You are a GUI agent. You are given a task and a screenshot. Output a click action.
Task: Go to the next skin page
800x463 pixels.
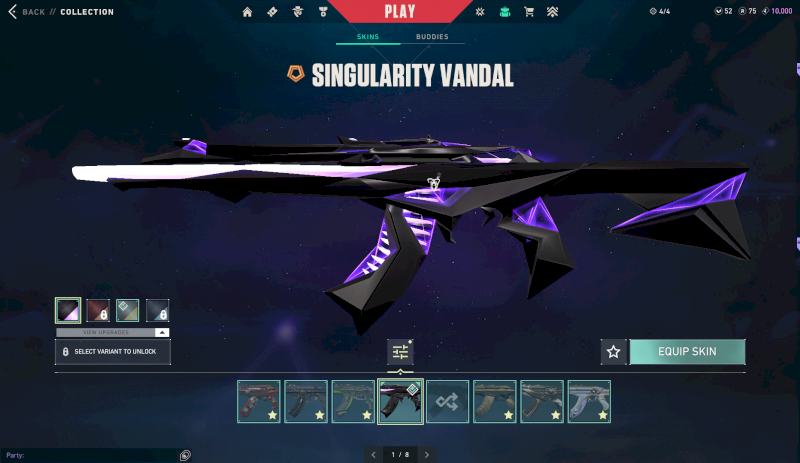(x=427, y=455)
